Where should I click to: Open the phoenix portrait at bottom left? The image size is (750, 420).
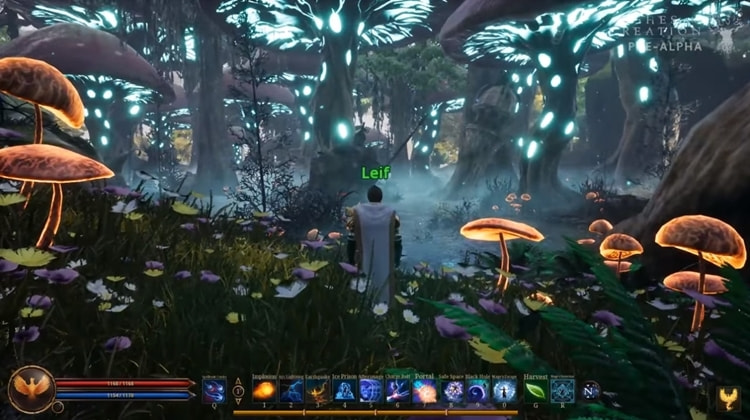(x=31, y=389)
